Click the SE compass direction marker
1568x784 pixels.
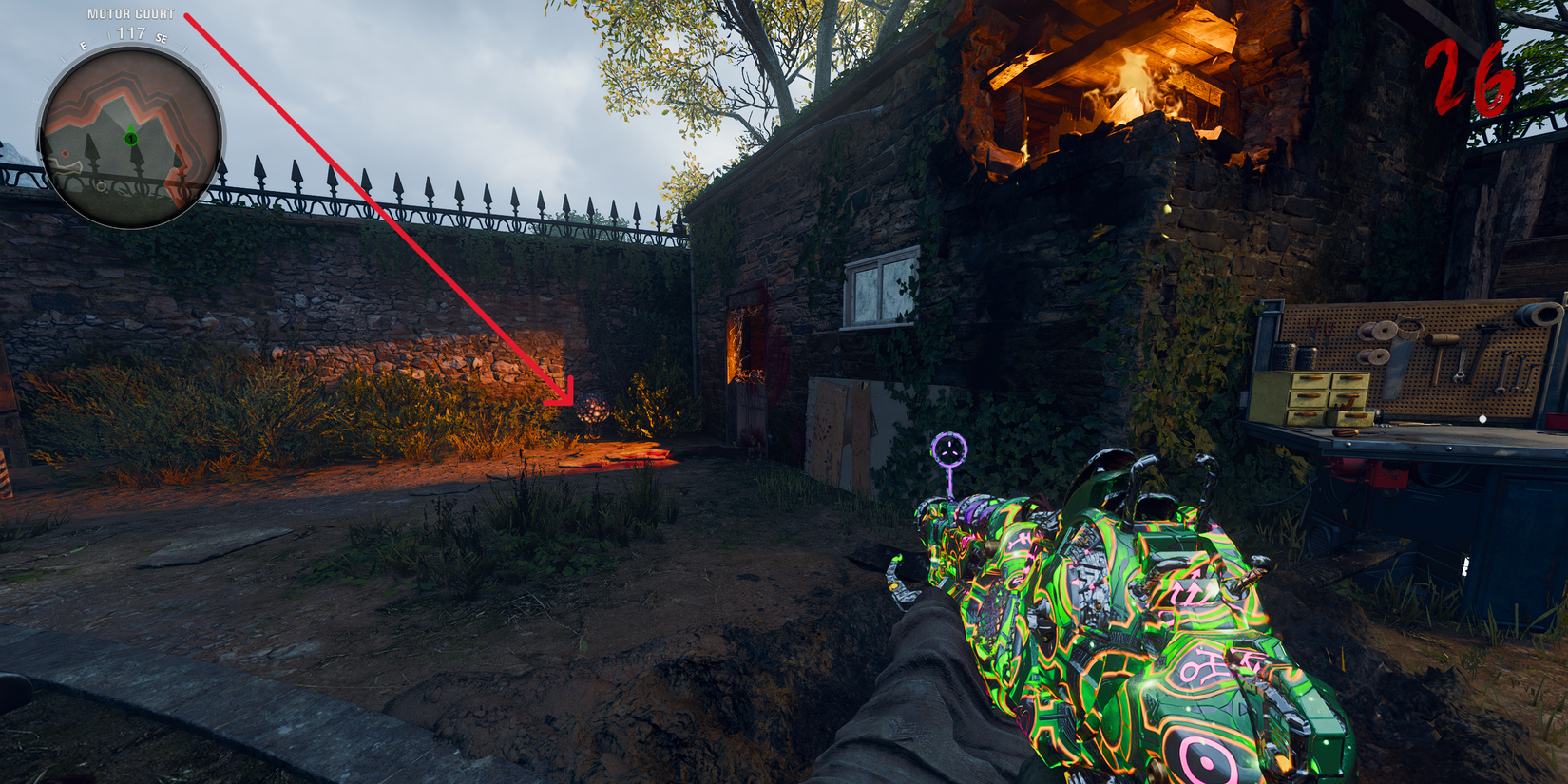(161, 39)
